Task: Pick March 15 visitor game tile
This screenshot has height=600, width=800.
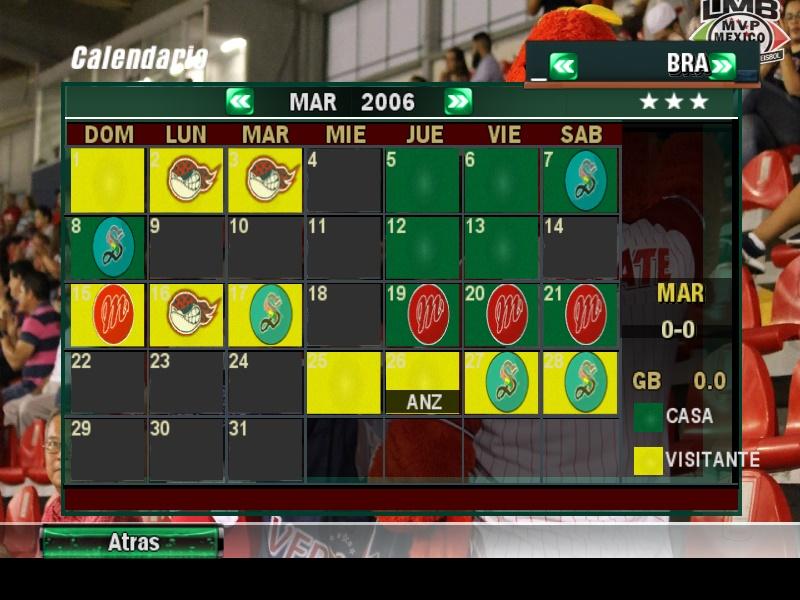Action: coord(107,315)
